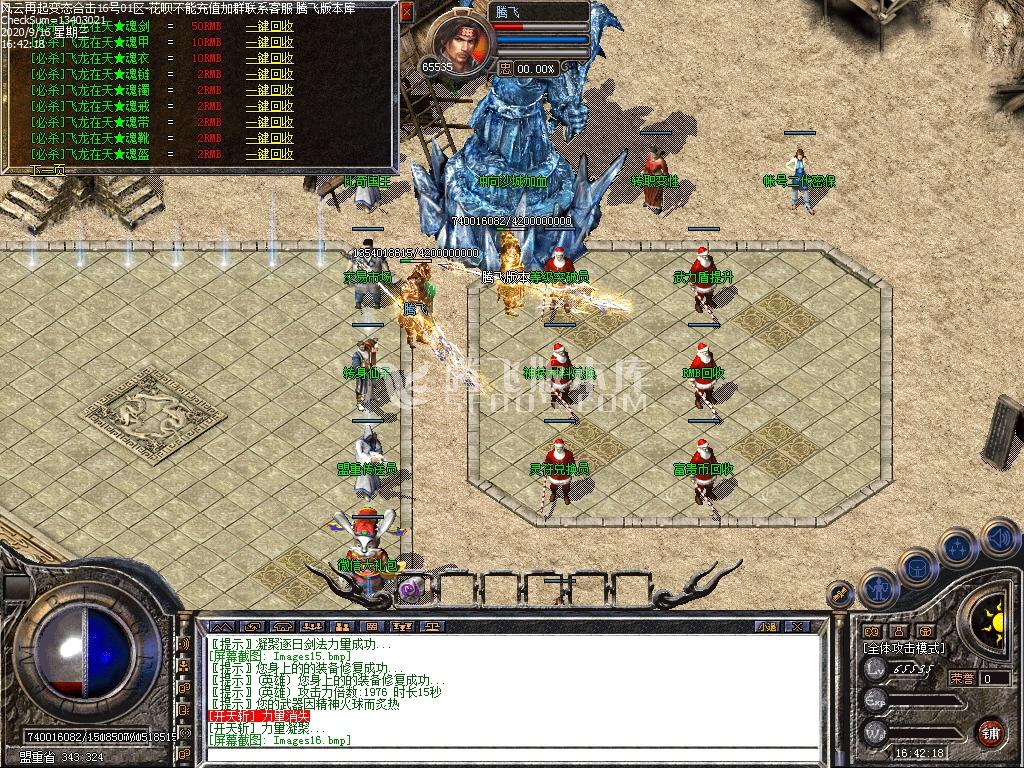1024x768 pixels.
Task: Open the round 铺 shop button
Action: (x=989, y=731)
